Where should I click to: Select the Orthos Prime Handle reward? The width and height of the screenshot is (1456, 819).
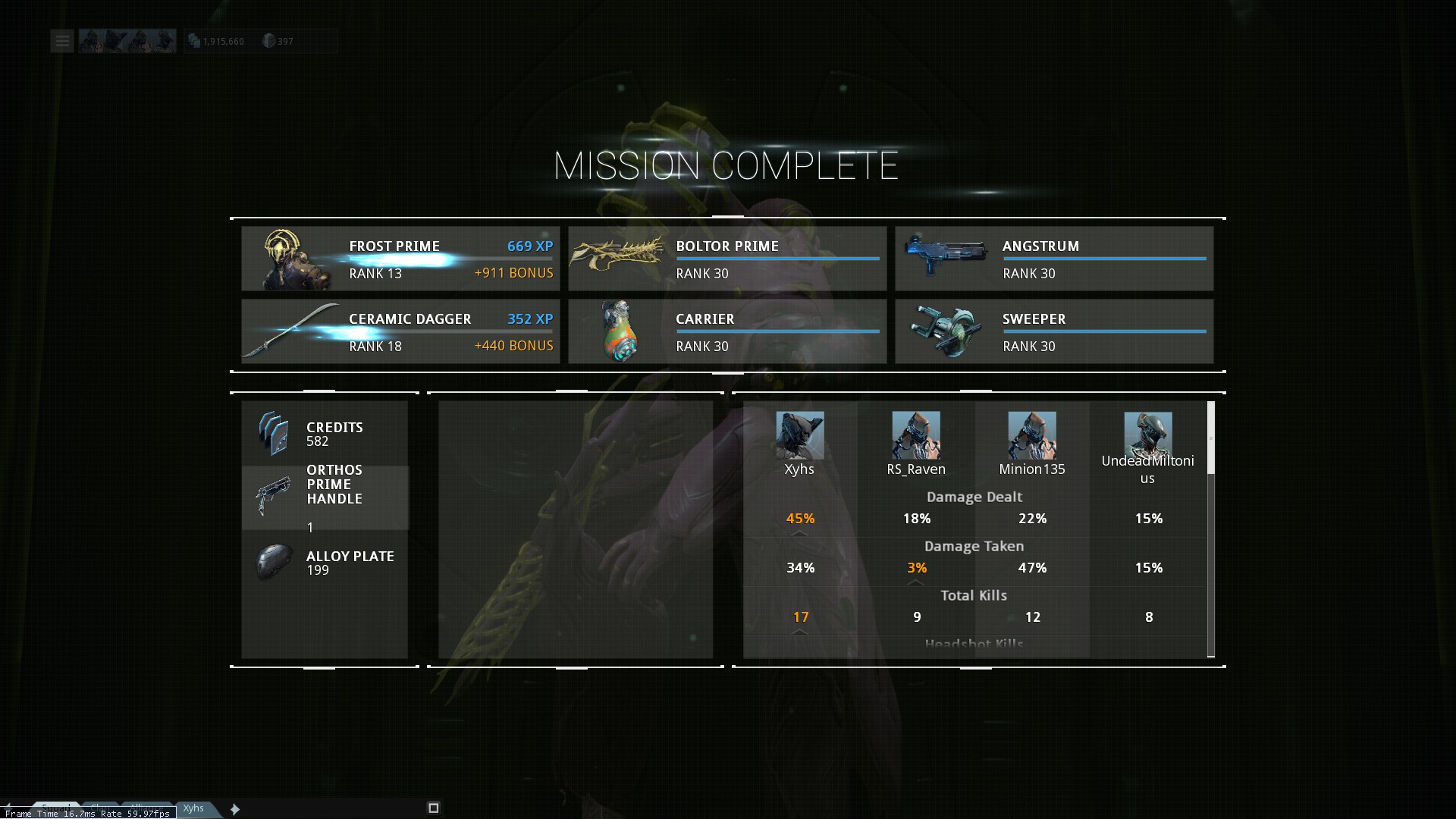point(325,497)
